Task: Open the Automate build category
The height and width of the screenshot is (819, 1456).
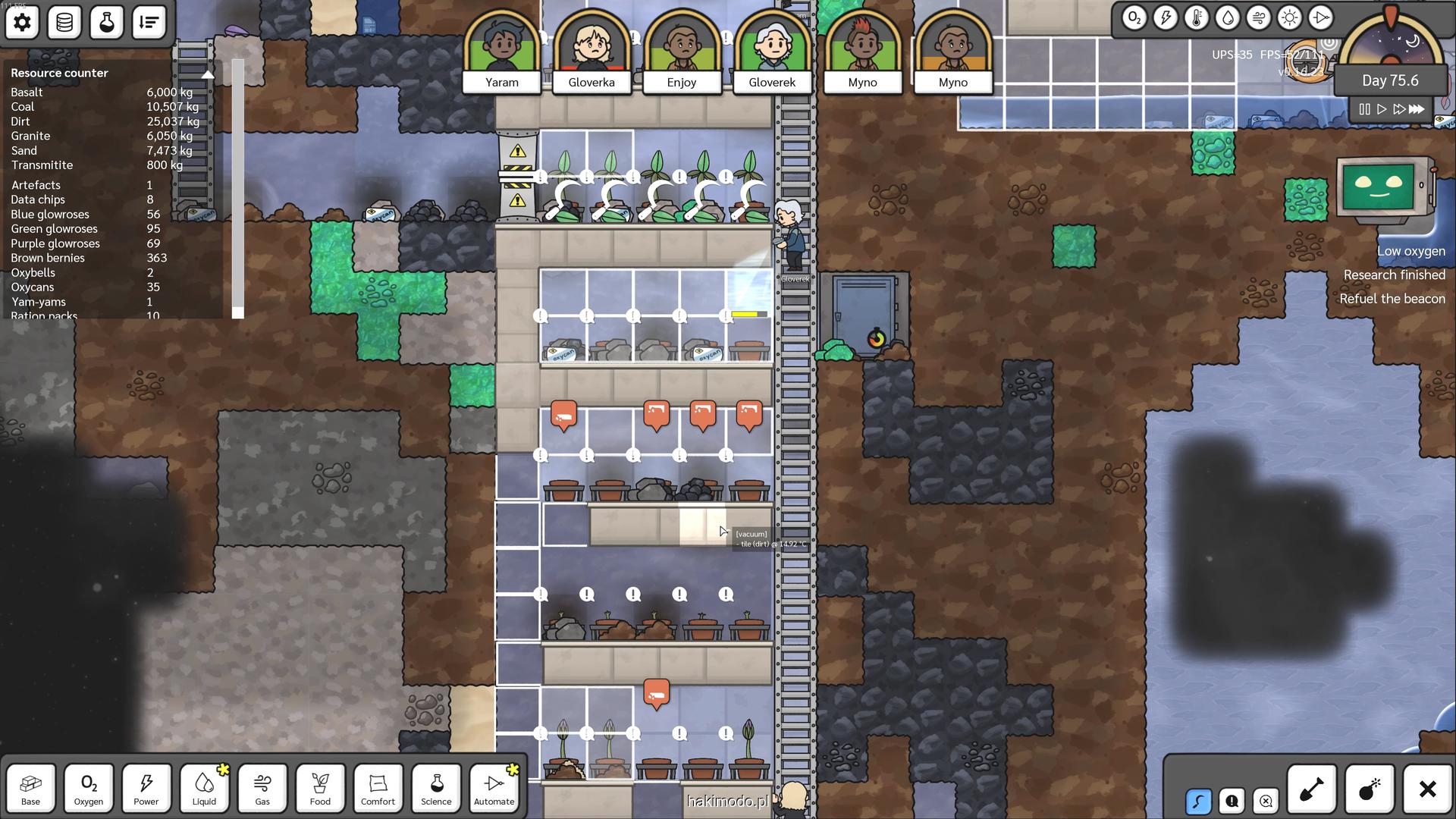Action: 494,788
